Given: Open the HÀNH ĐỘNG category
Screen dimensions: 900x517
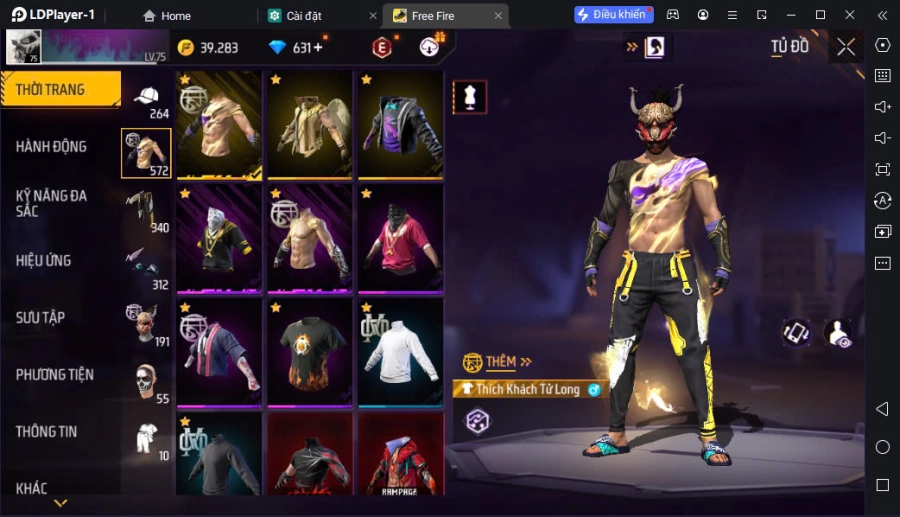Looking at the screenshot, I should click(52, 146).
